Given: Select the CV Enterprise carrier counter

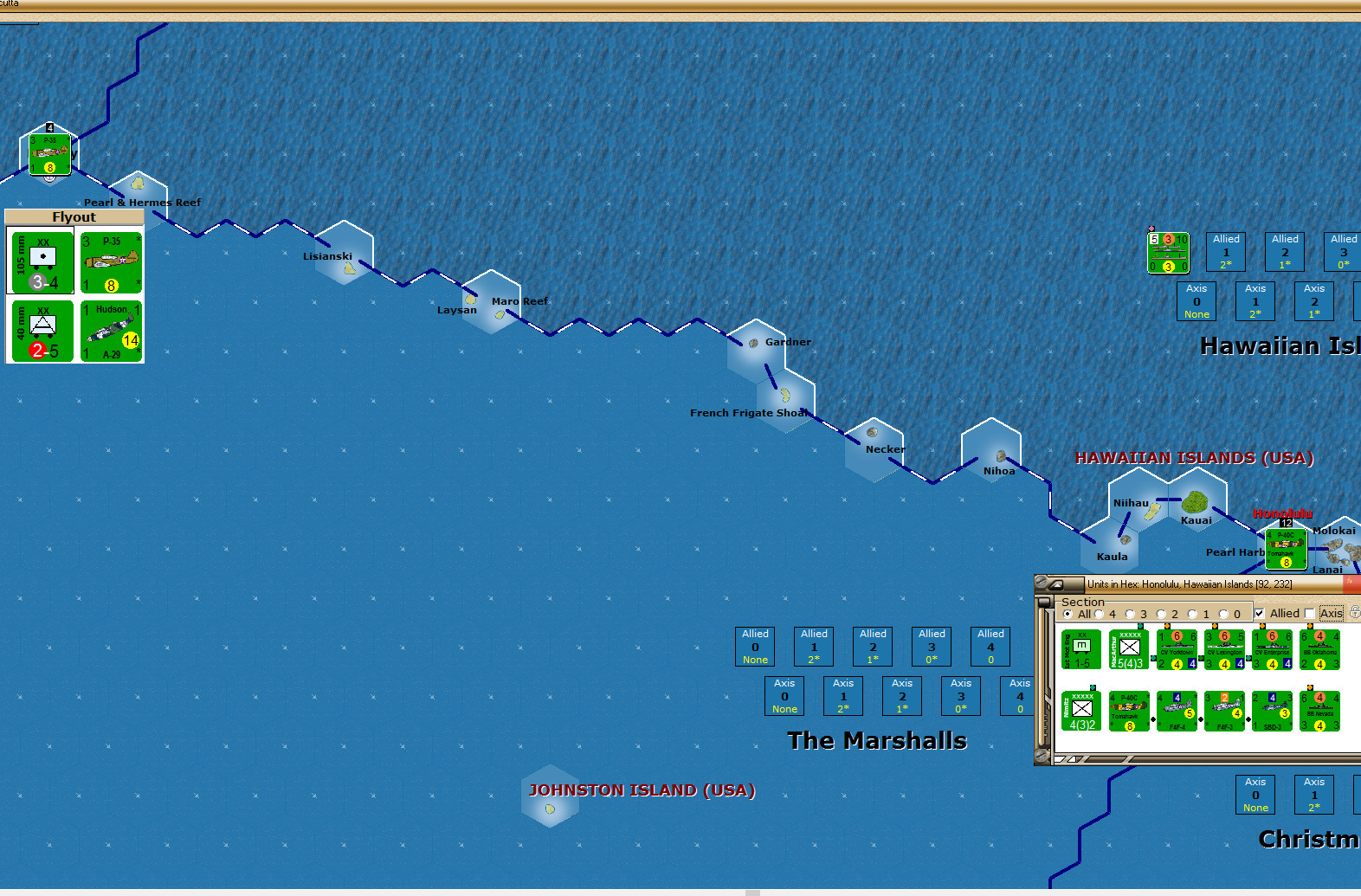Looking at the screenshot, I should point(1273,650).
